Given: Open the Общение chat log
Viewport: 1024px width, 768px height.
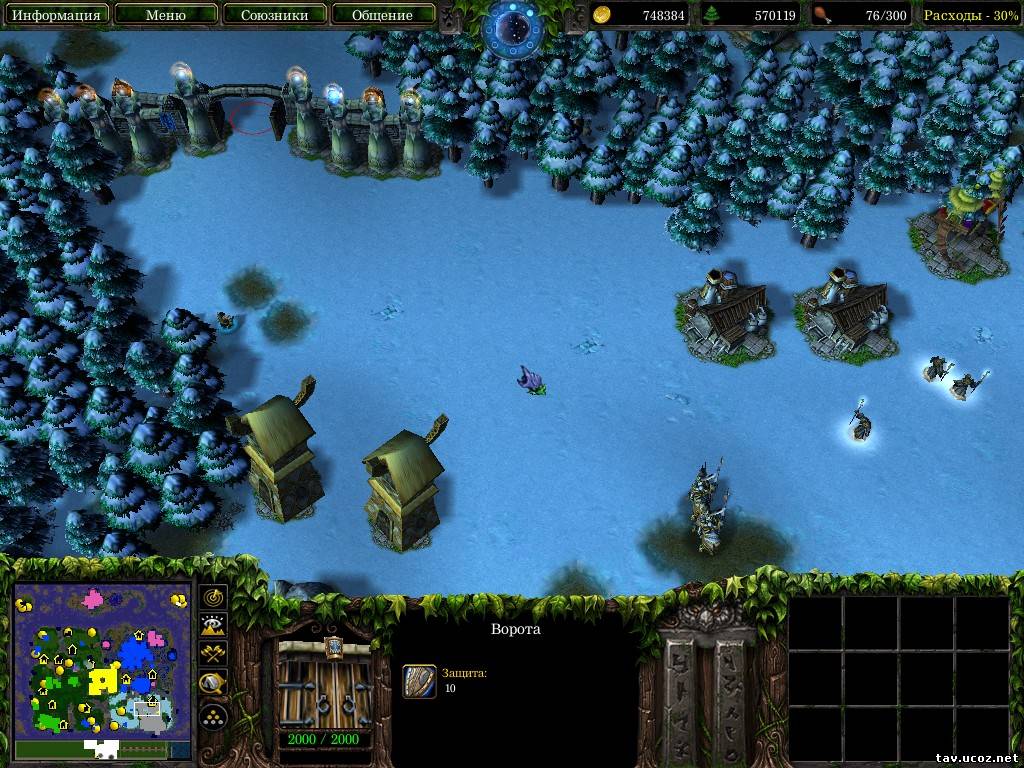Looking at the screenshot, I should click(382, 15).
